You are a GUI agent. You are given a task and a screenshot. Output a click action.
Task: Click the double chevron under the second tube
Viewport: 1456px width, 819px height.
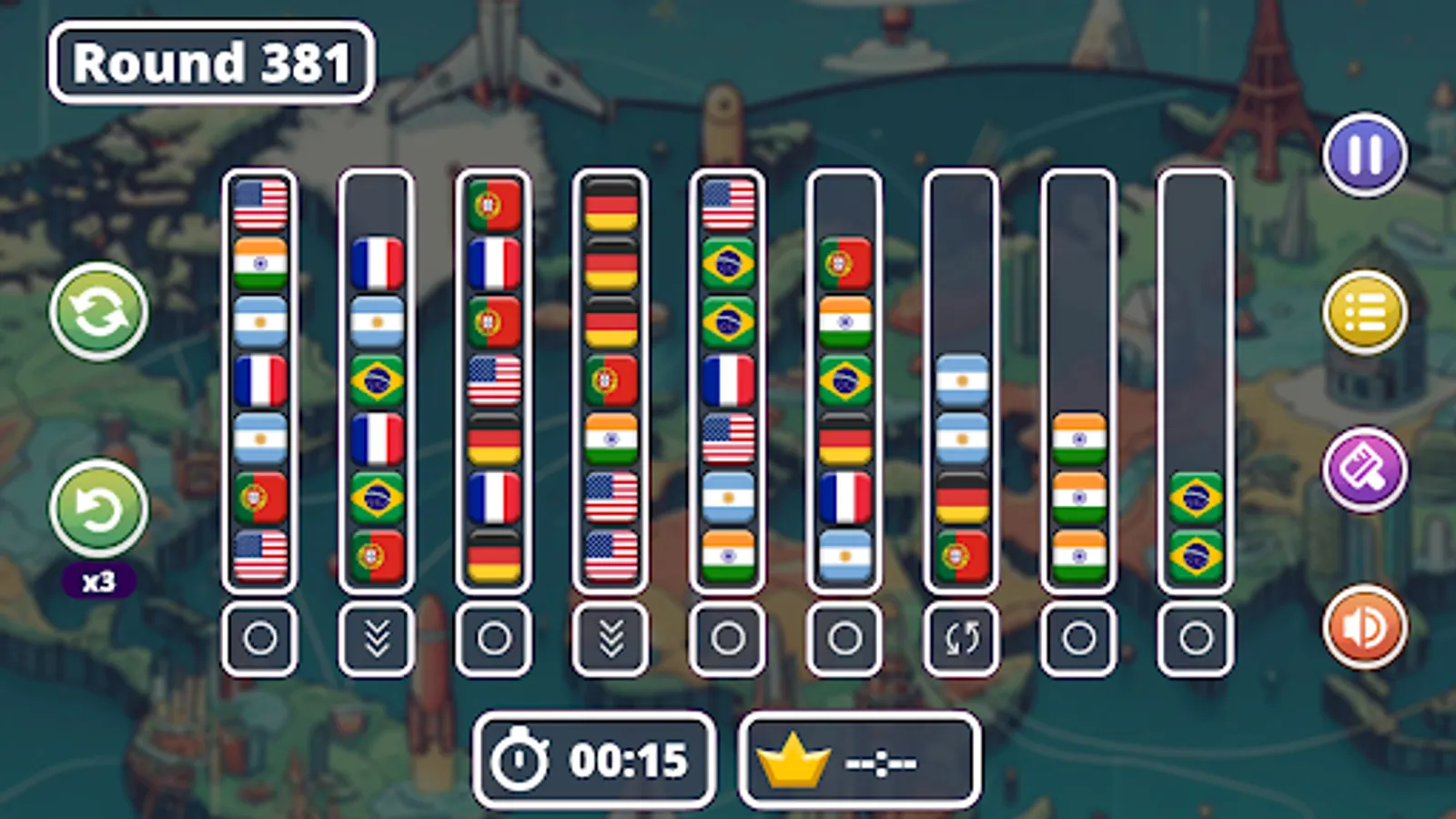point(378,637)
